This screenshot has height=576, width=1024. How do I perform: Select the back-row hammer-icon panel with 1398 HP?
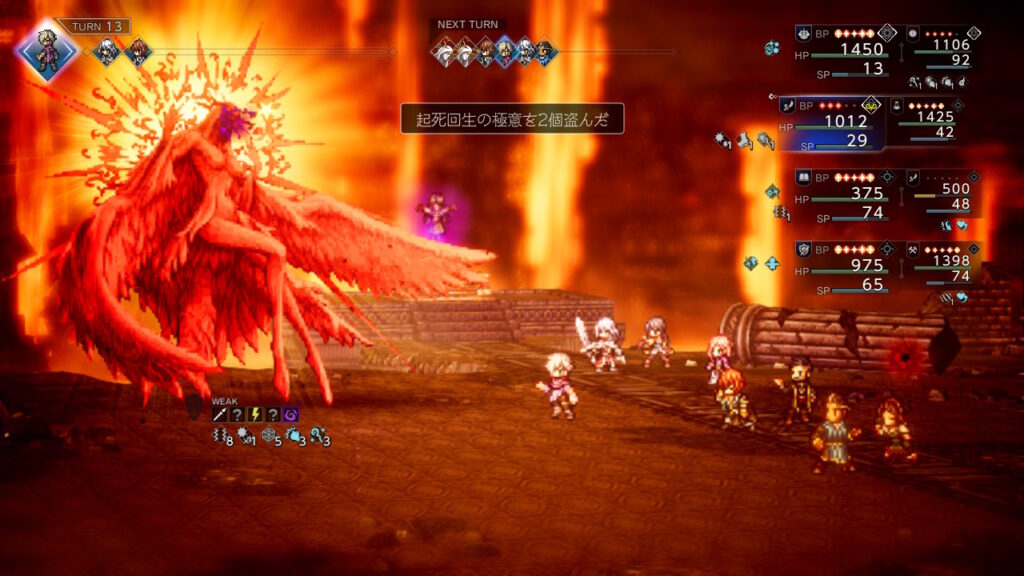[x=941, y=266]
